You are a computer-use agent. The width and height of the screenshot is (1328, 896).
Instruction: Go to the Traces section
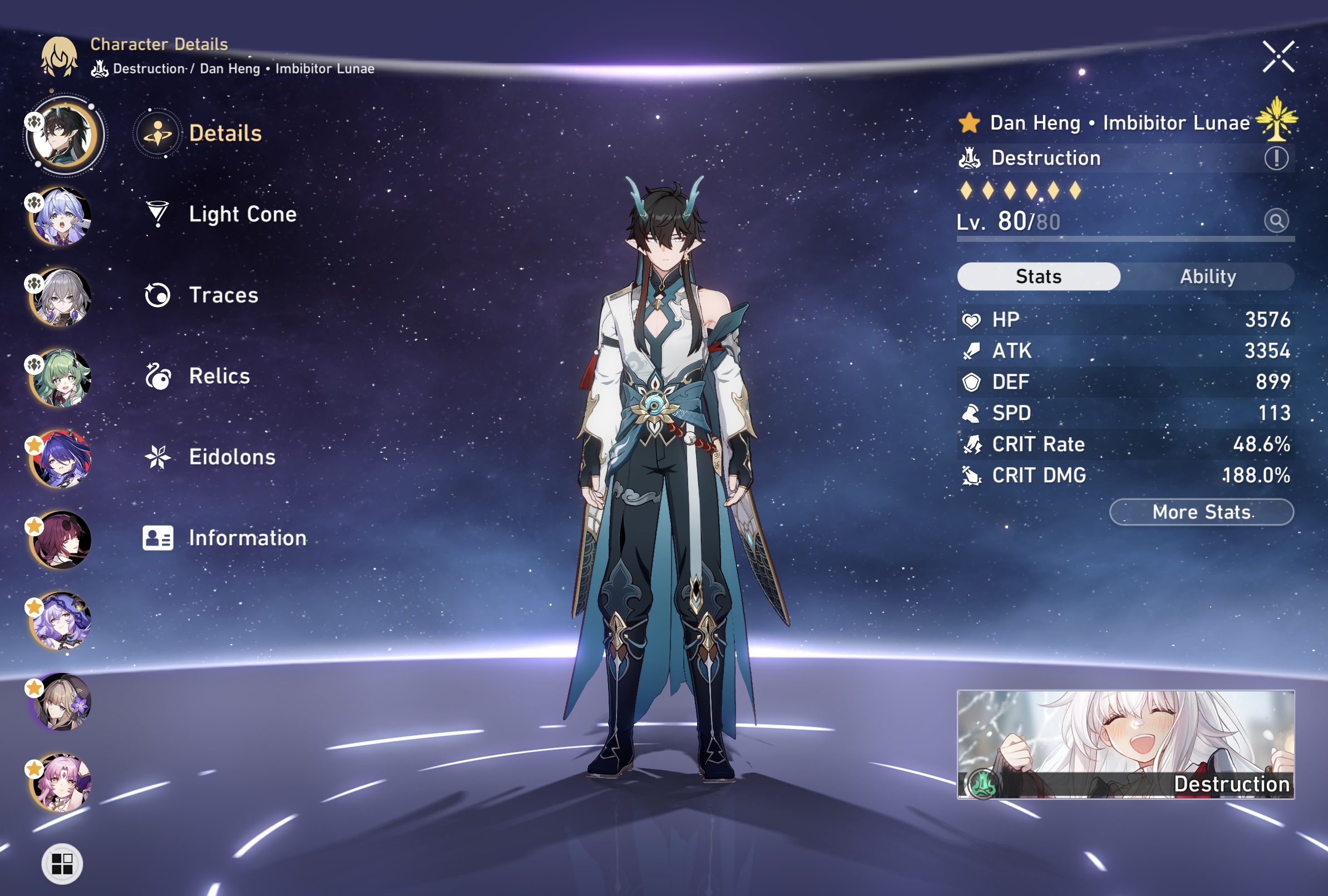[223, 295]
